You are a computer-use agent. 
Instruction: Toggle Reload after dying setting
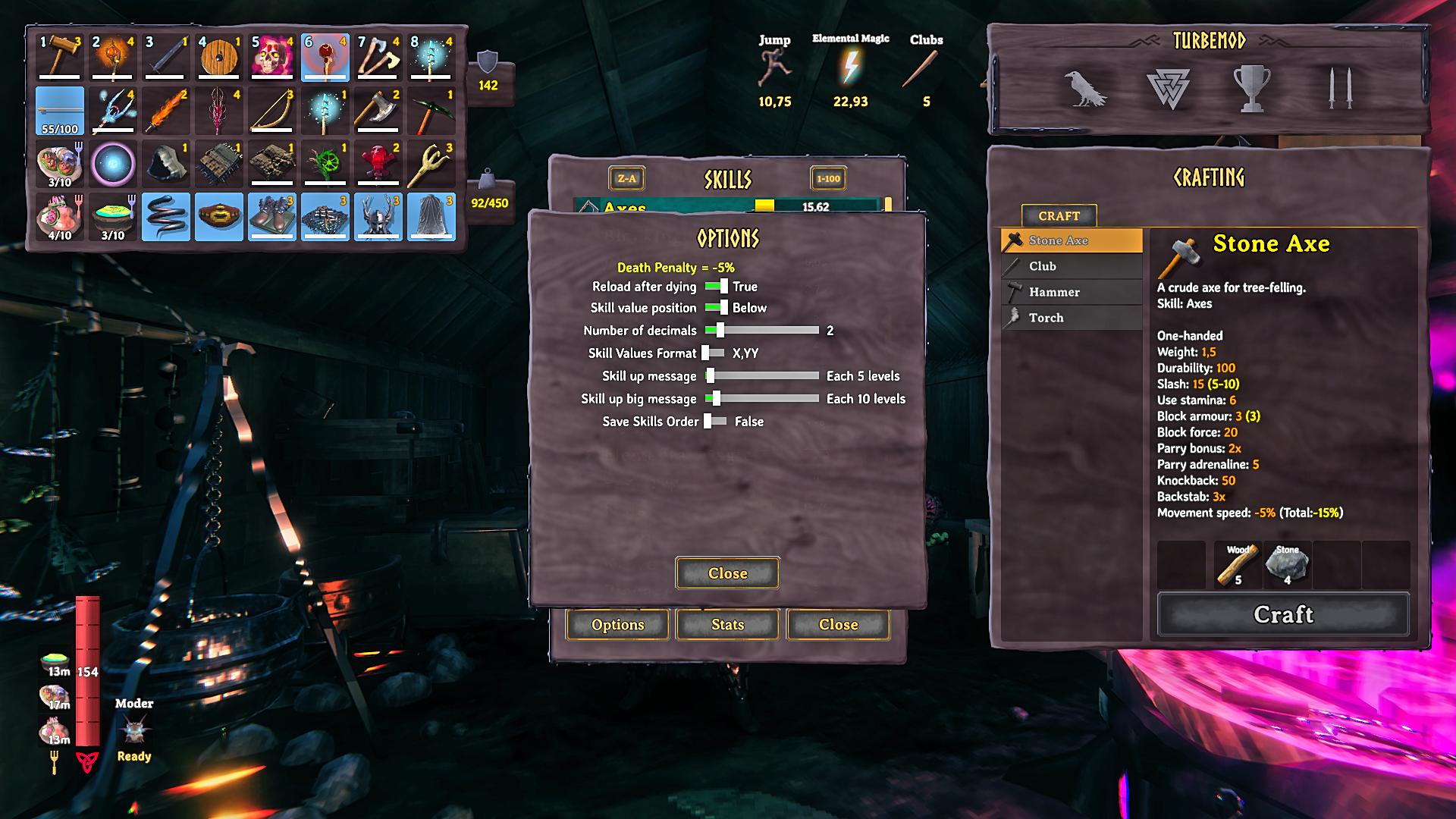(x=716, y=287)
